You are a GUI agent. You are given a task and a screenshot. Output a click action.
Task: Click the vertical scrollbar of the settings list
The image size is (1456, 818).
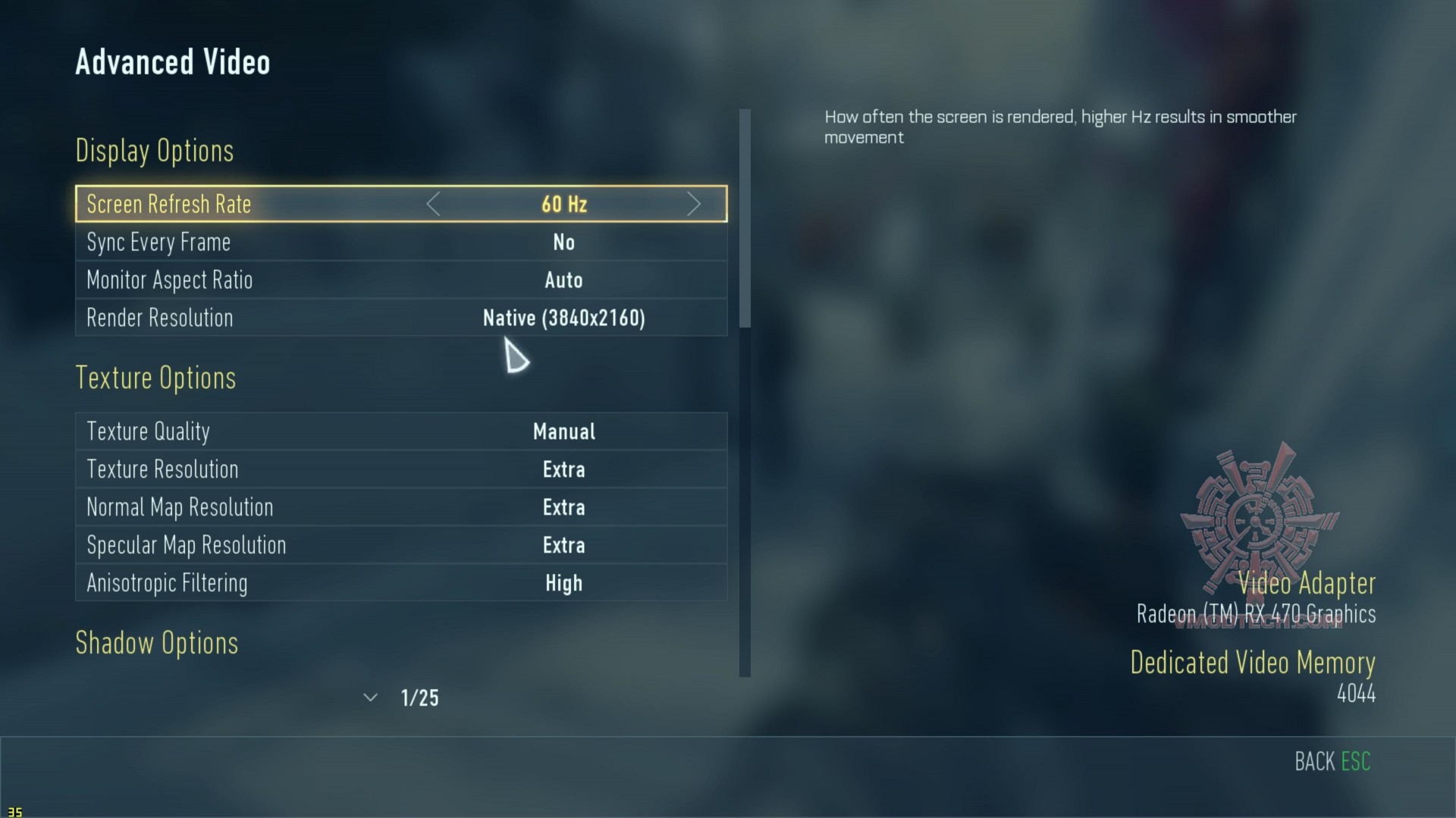745,218
